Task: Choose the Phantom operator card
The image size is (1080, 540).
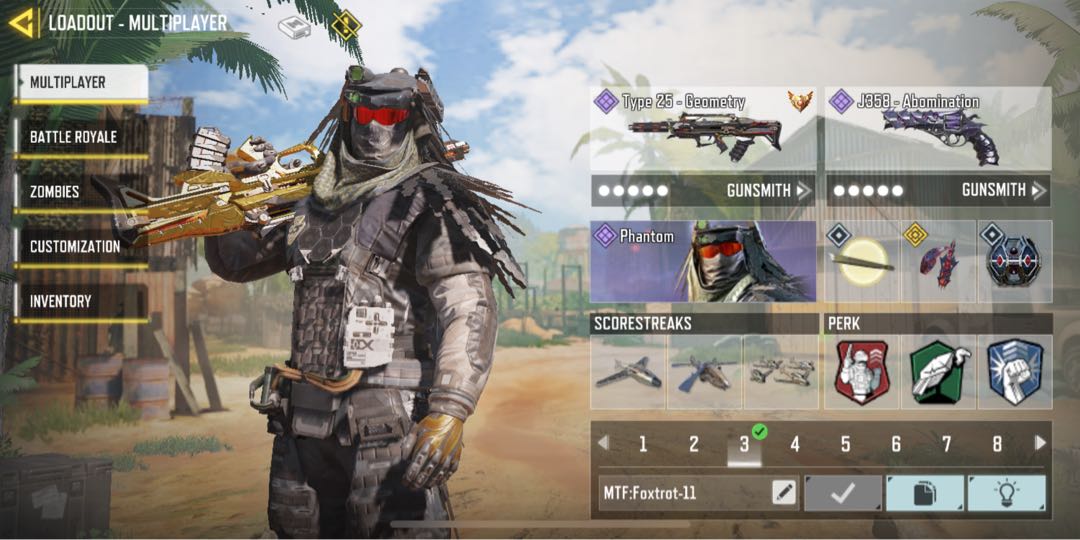Action: (x=702, y=262)
